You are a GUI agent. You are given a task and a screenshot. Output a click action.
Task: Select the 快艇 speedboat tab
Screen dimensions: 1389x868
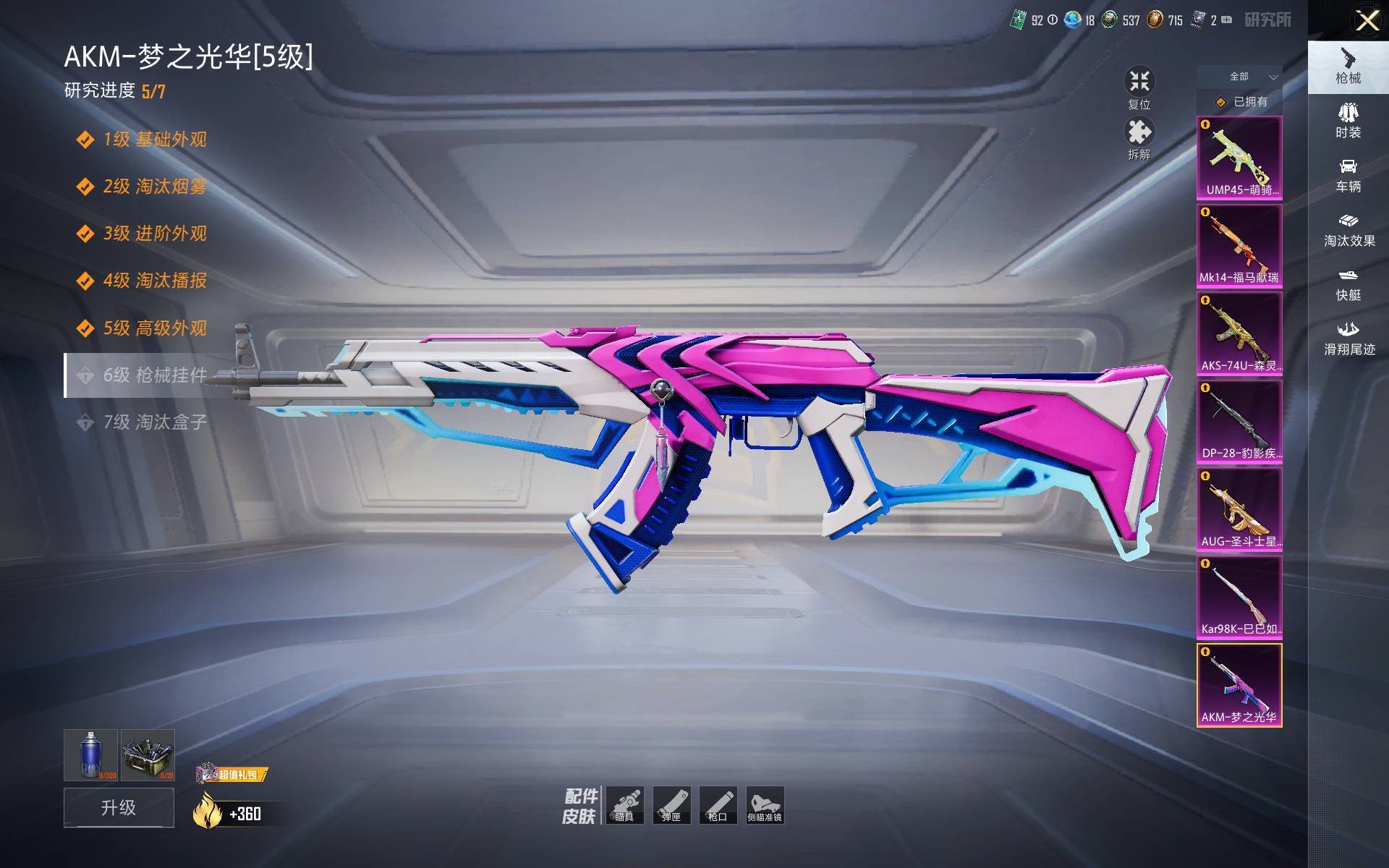1348,284
